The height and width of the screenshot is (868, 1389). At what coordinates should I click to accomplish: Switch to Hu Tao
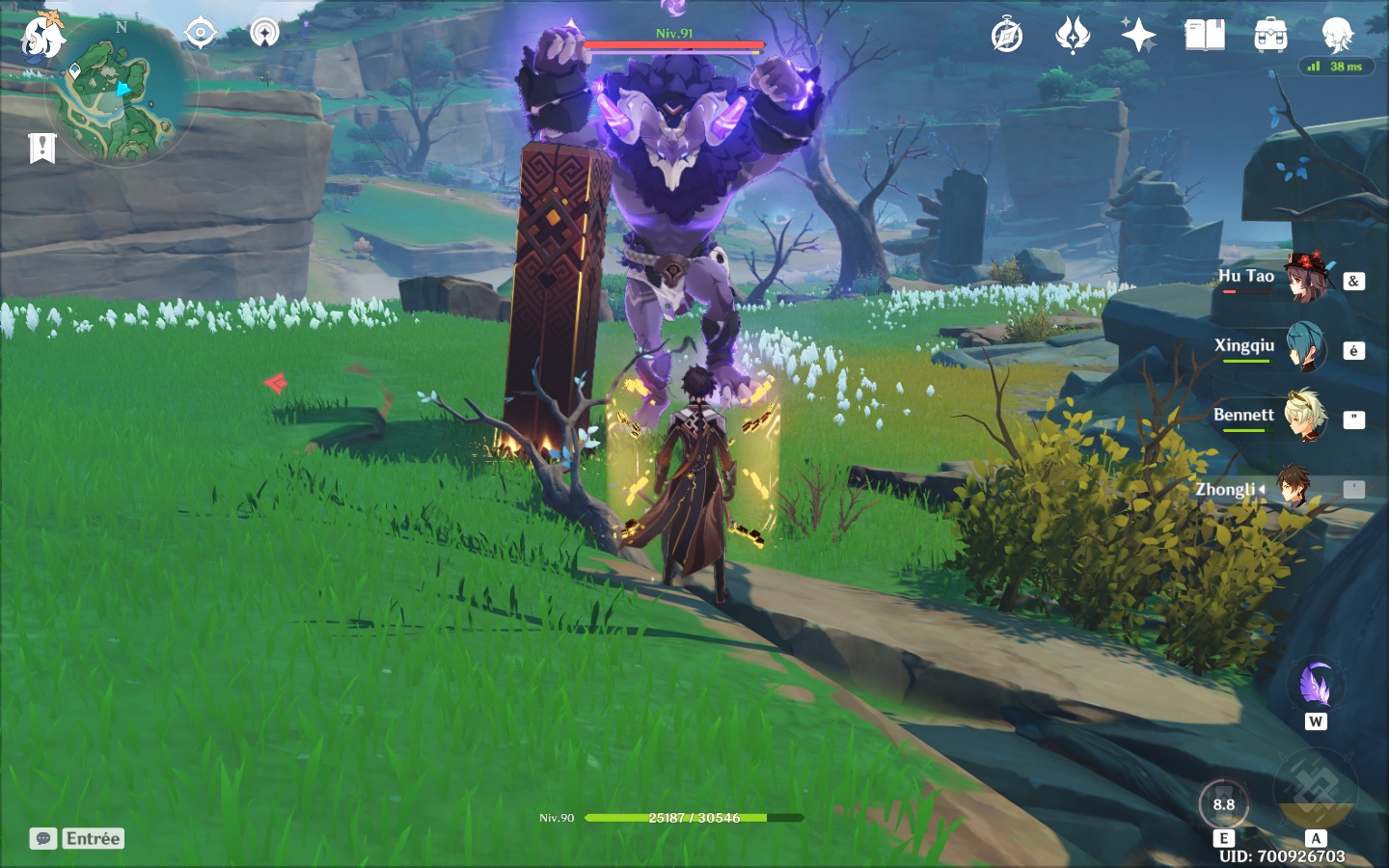[x=1305, y=279]
